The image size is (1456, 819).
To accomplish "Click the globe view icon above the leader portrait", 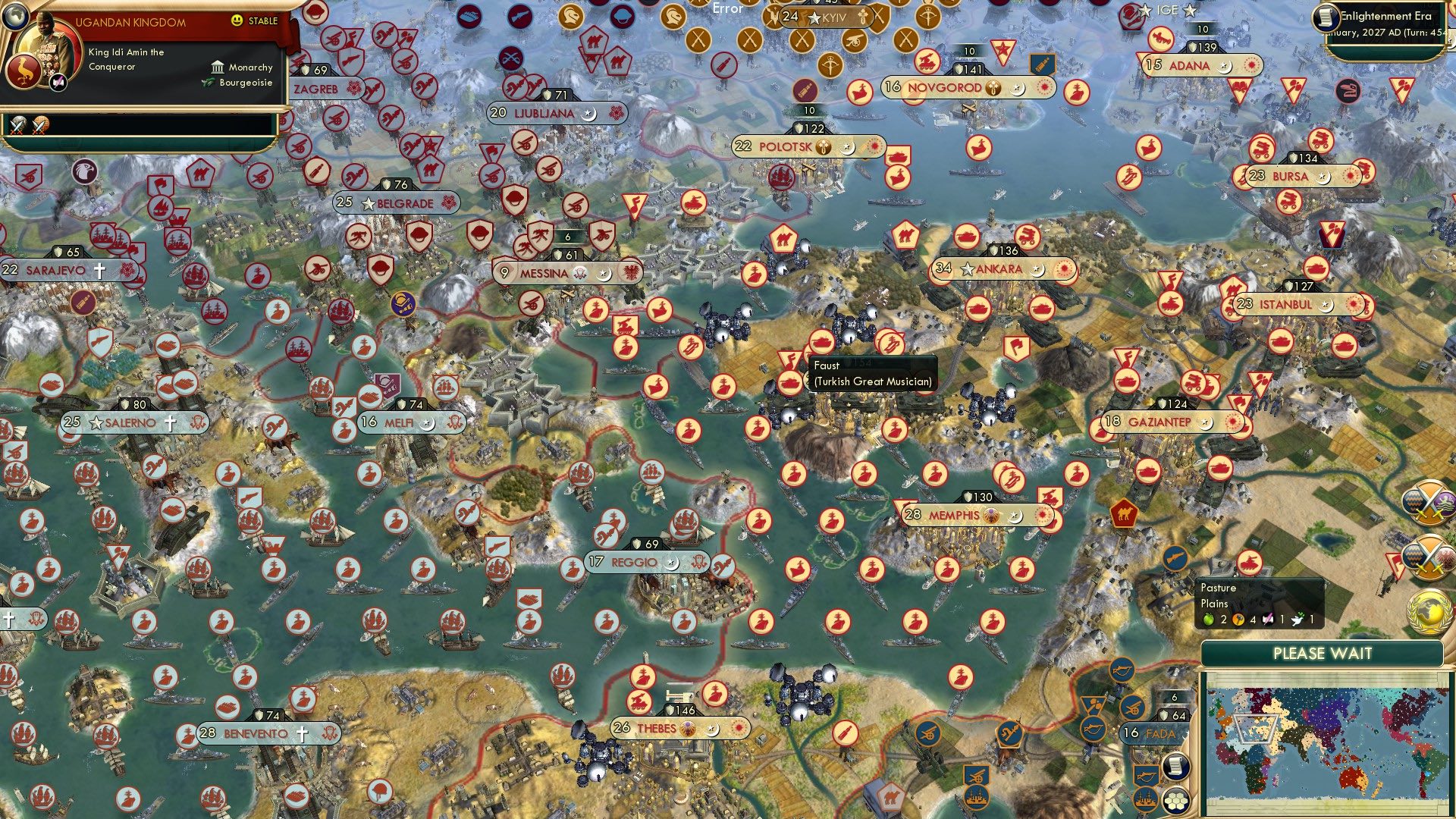I will click(x=14, y=17).
